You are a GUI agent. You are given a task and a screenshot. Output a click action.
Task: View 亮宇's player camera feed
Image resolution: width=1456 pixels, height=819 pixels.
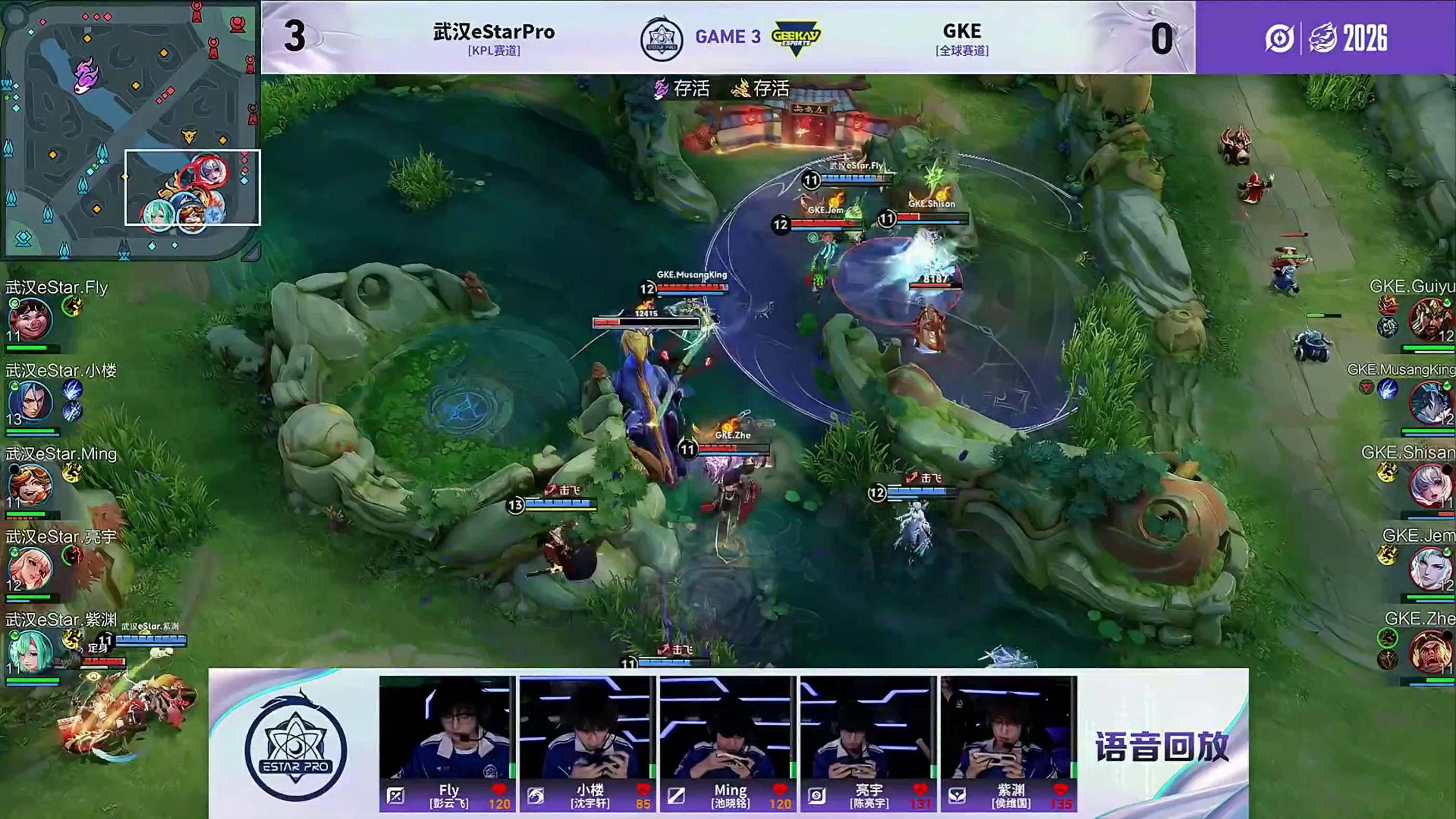(x=867, y=728)
